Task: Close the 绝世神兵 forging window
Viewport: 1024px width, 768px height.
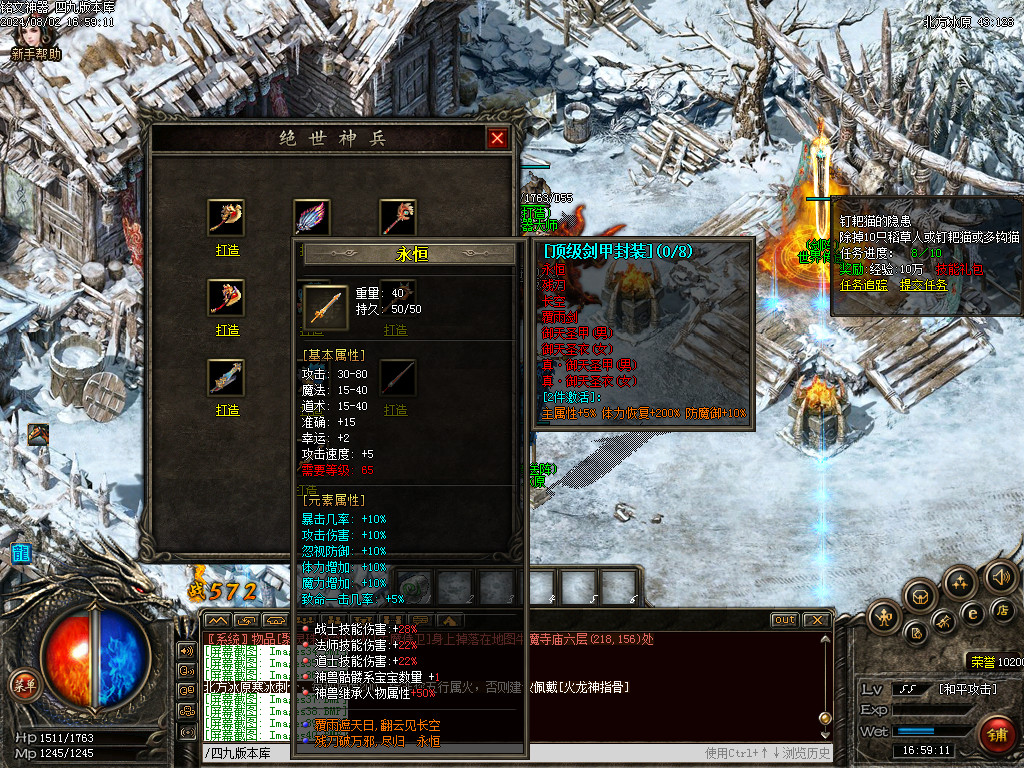Action: pos(497,139)
